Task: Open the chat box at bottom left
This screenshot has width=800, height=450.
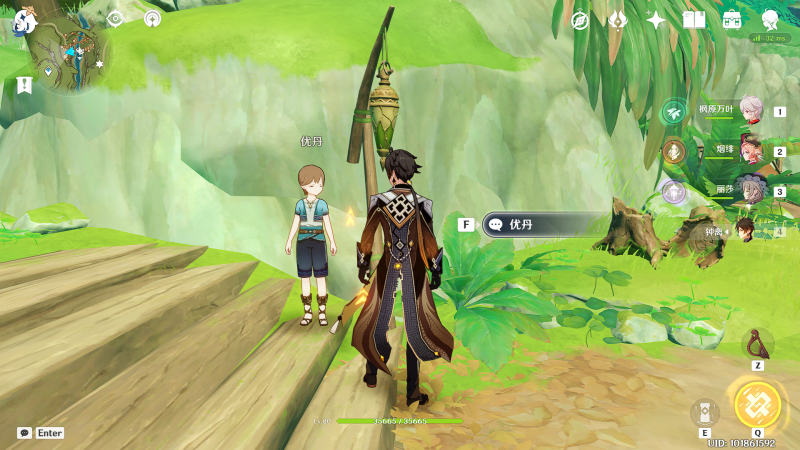Action: click(39, 433)
